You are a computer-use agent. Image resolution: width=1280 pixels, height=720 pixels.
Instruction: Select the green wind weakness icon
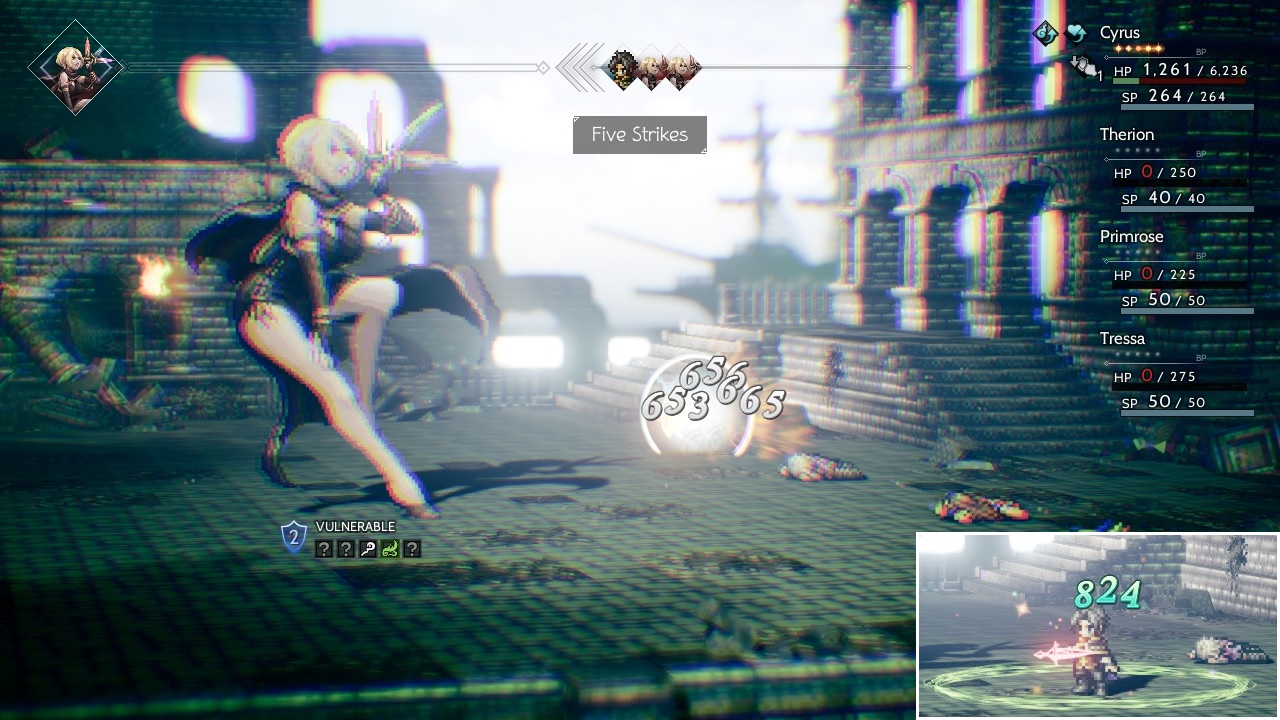389,548
